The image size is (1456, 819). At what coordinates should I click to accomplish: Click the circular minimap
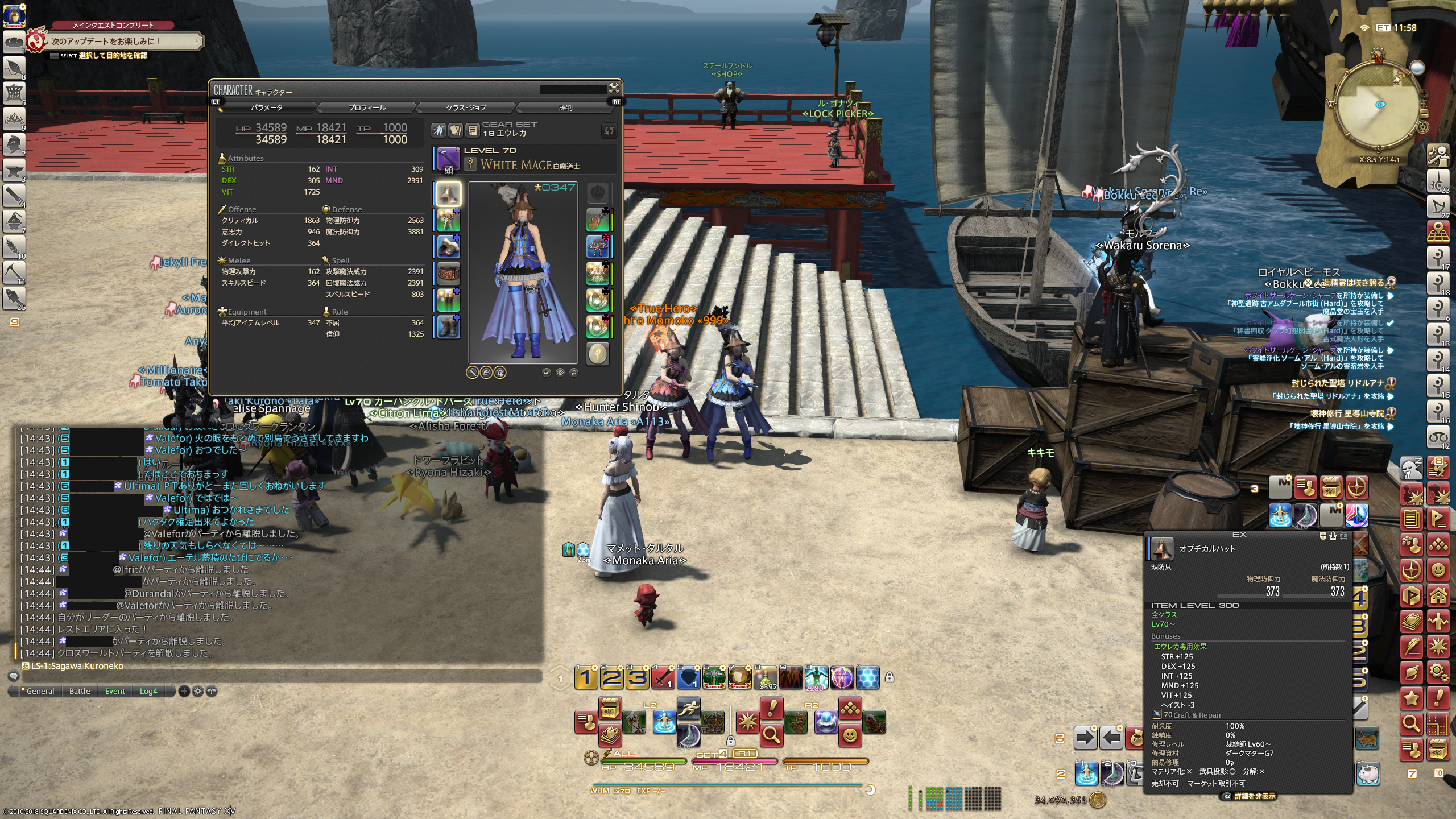(x=1379, y=105)
